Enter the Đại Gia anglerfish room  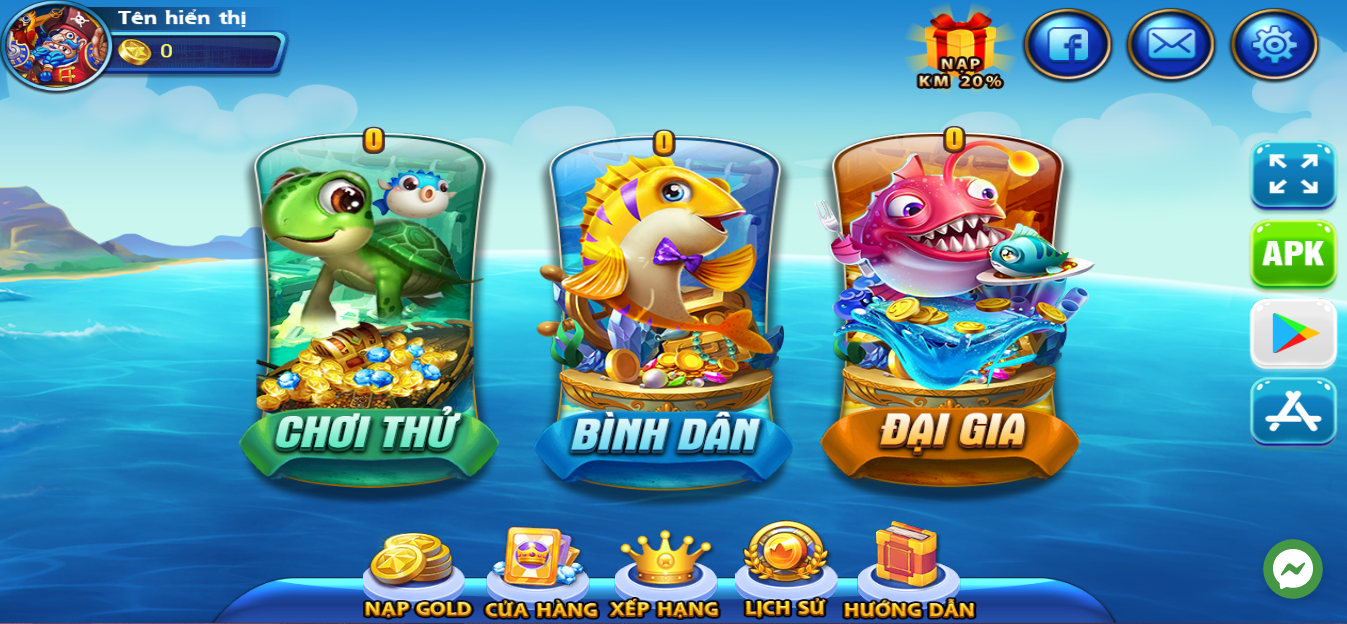tap(950, 310)
